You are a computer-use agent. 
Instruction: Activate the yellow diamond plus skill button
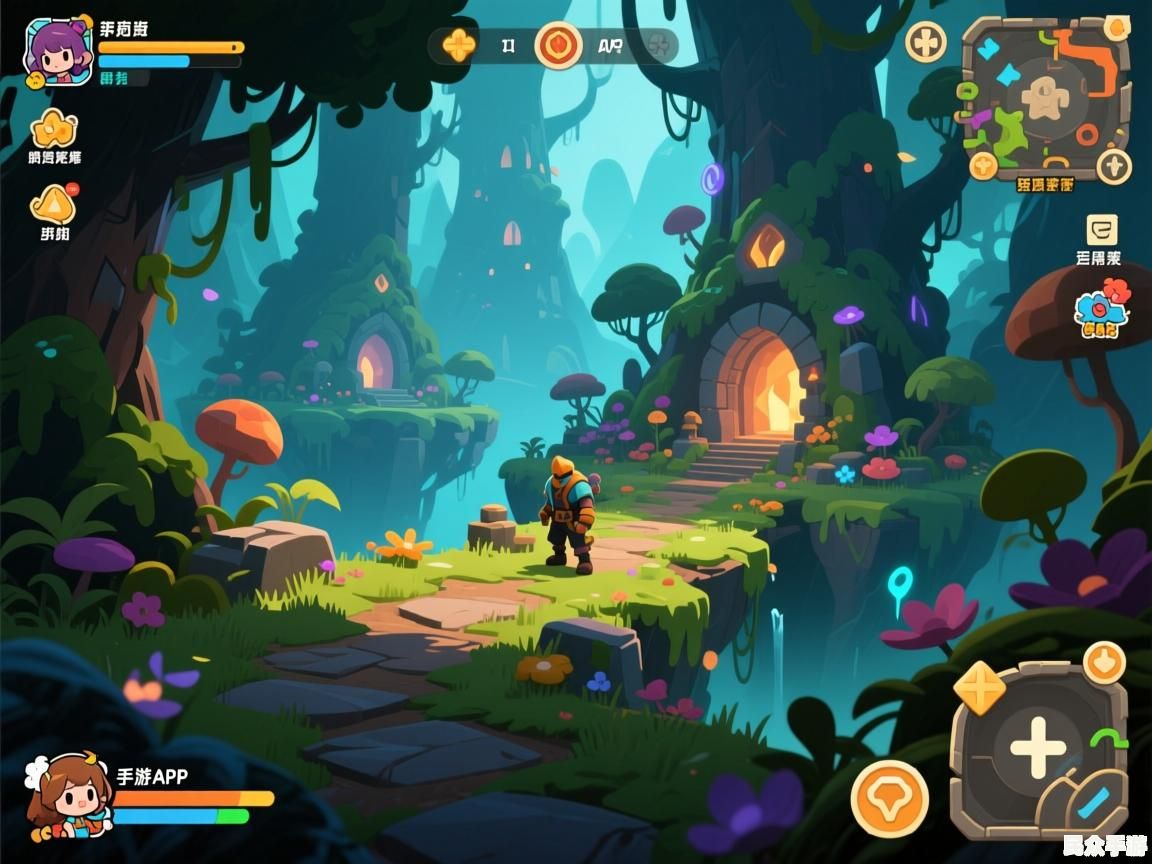(979, 689)
